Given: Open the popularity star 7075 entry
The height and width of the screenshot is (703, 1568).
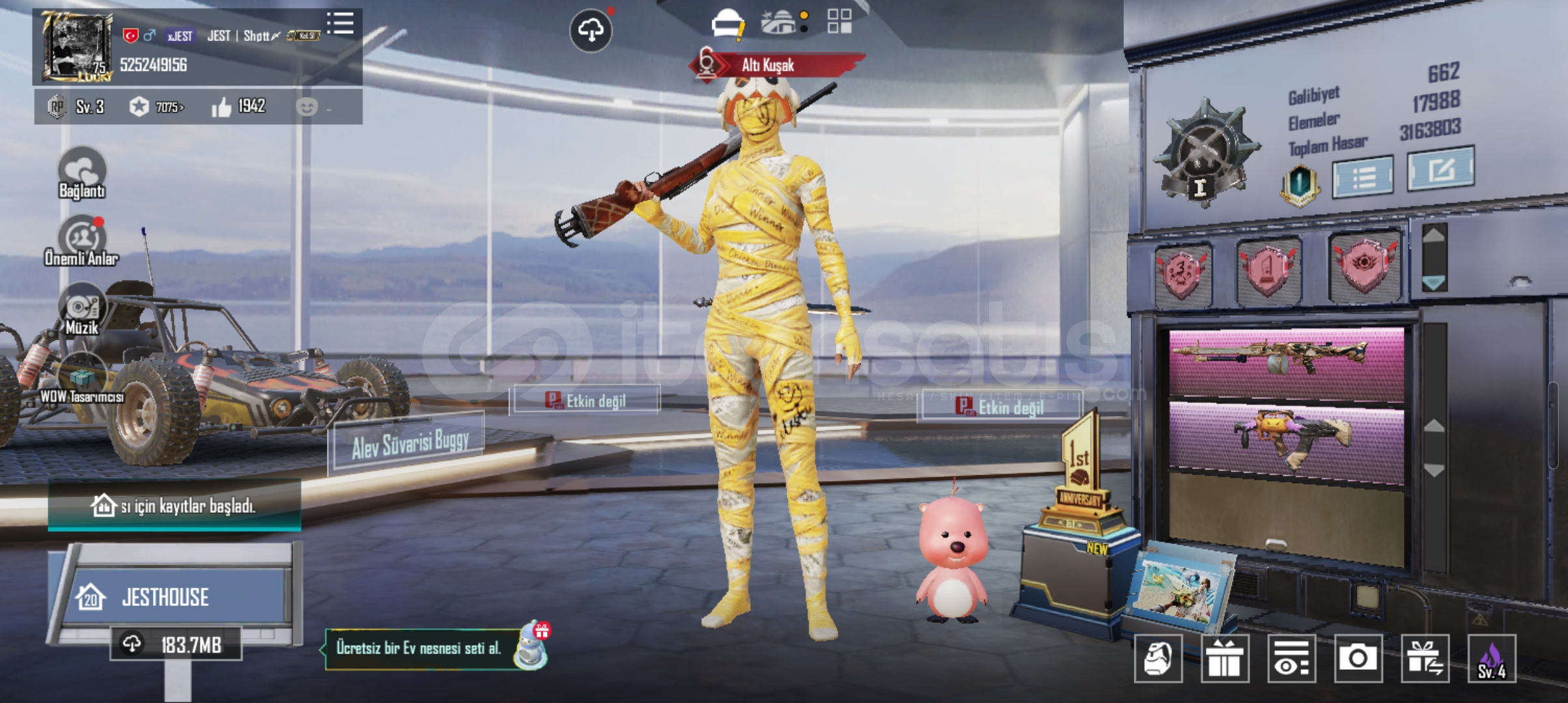Looking at the screenshot, I should pyautogui.click(x=156, y=107).
